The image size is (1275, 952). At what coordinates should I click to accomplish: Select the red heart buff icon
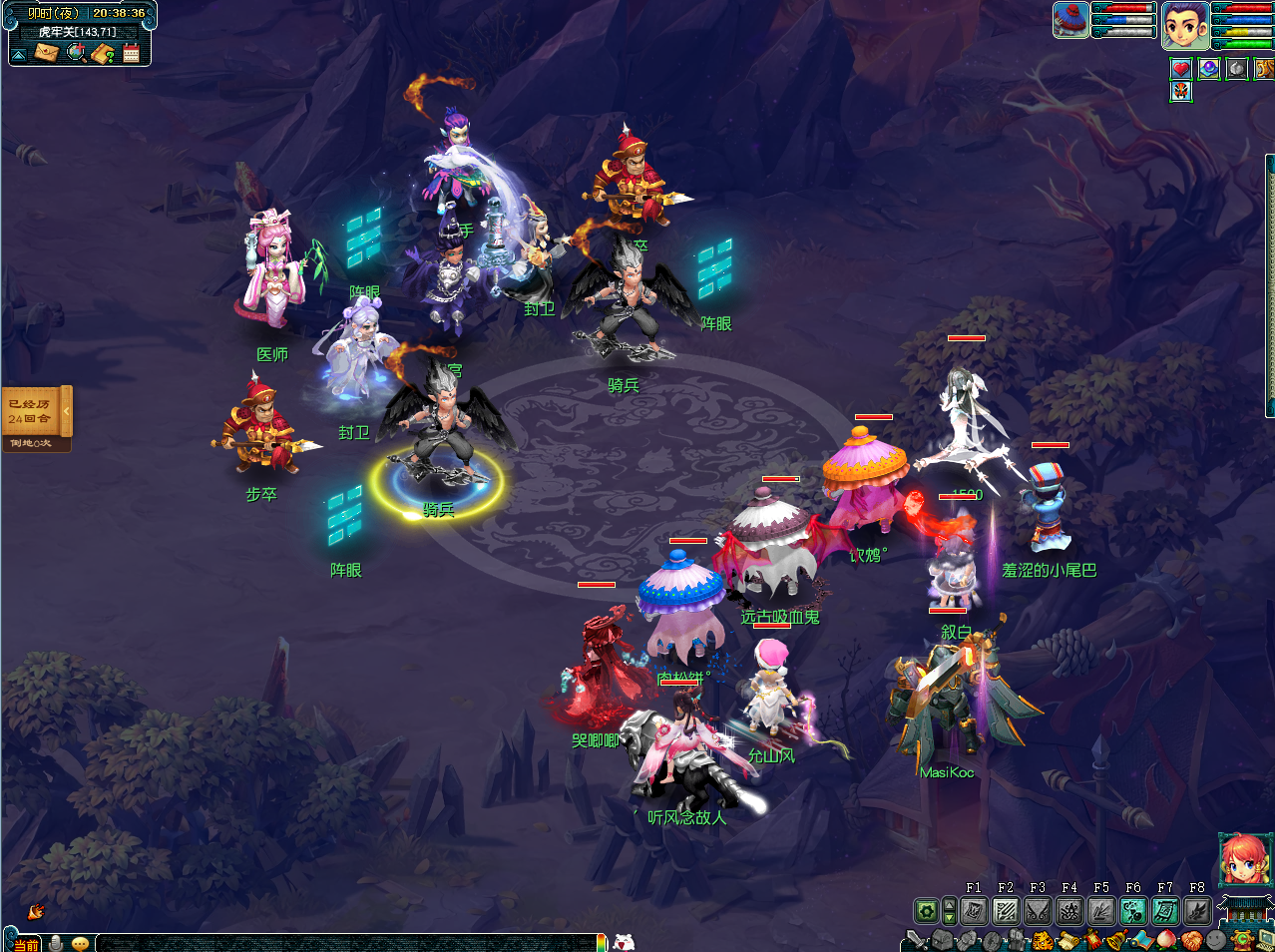[1181, 68]
